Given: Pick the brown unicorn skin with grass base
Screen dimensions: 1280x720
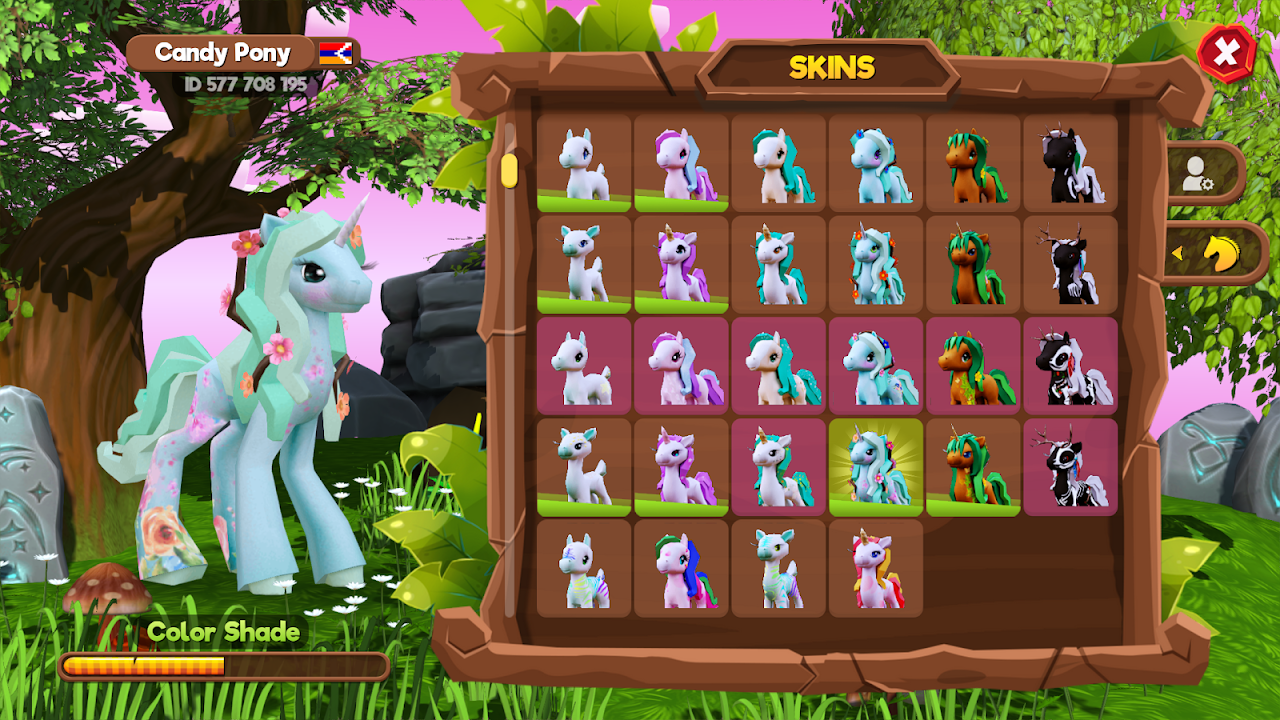Looking at the screenshot, I should tap(973, 467).
